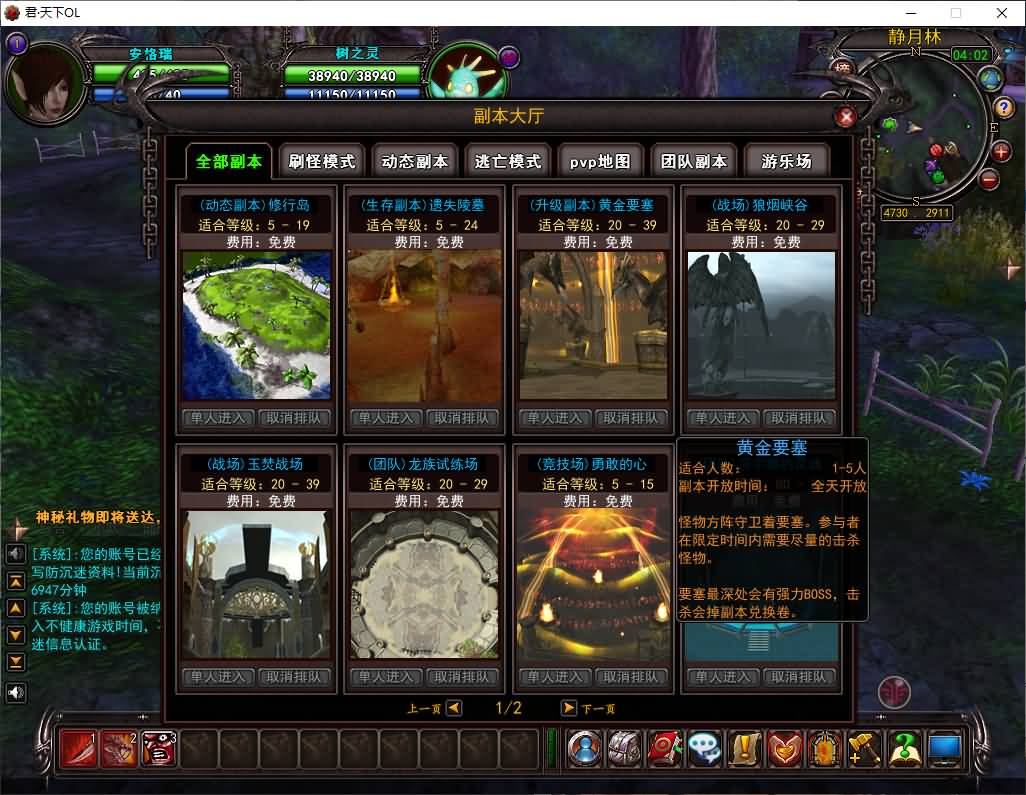The image size is (1026, 795).
Task: Cancel queue for 遗失陵墓 dungeon
Action: pyautogui.click(x=463, y=418)
